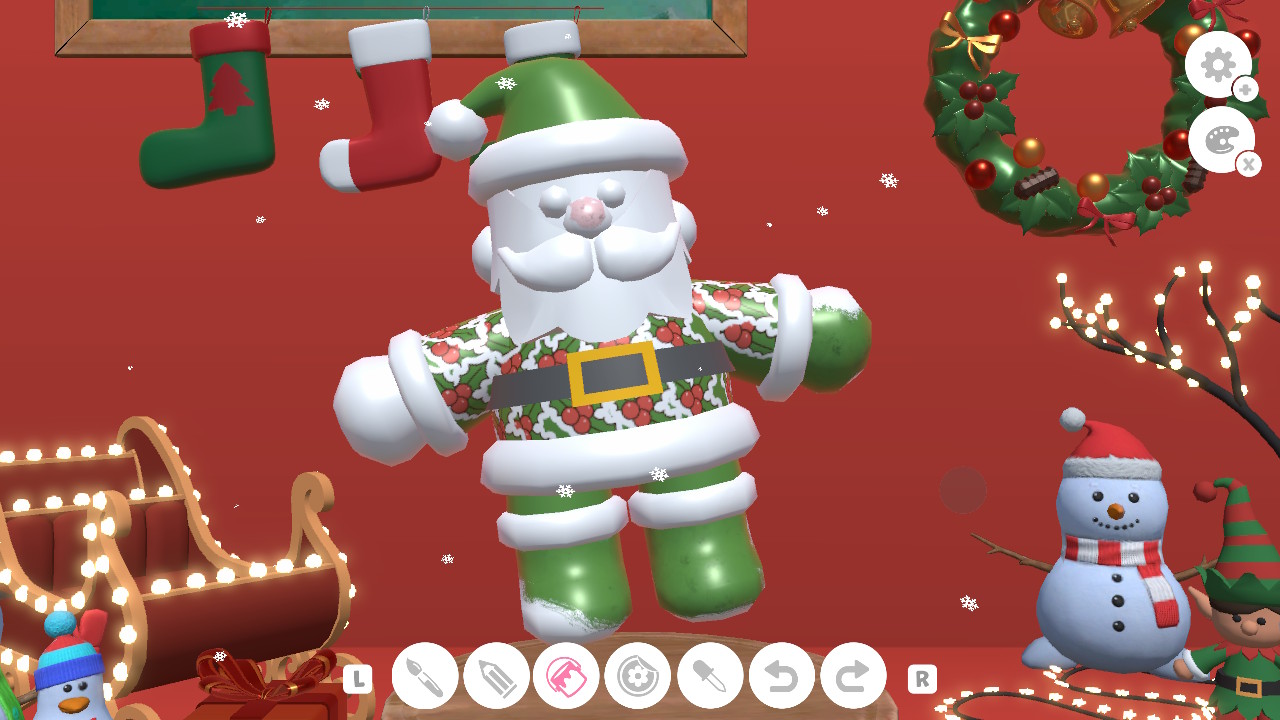This screenshot has width=1280, height=720.
Task: Click the plus badge on the settings icon
Action: (1245, 90)
